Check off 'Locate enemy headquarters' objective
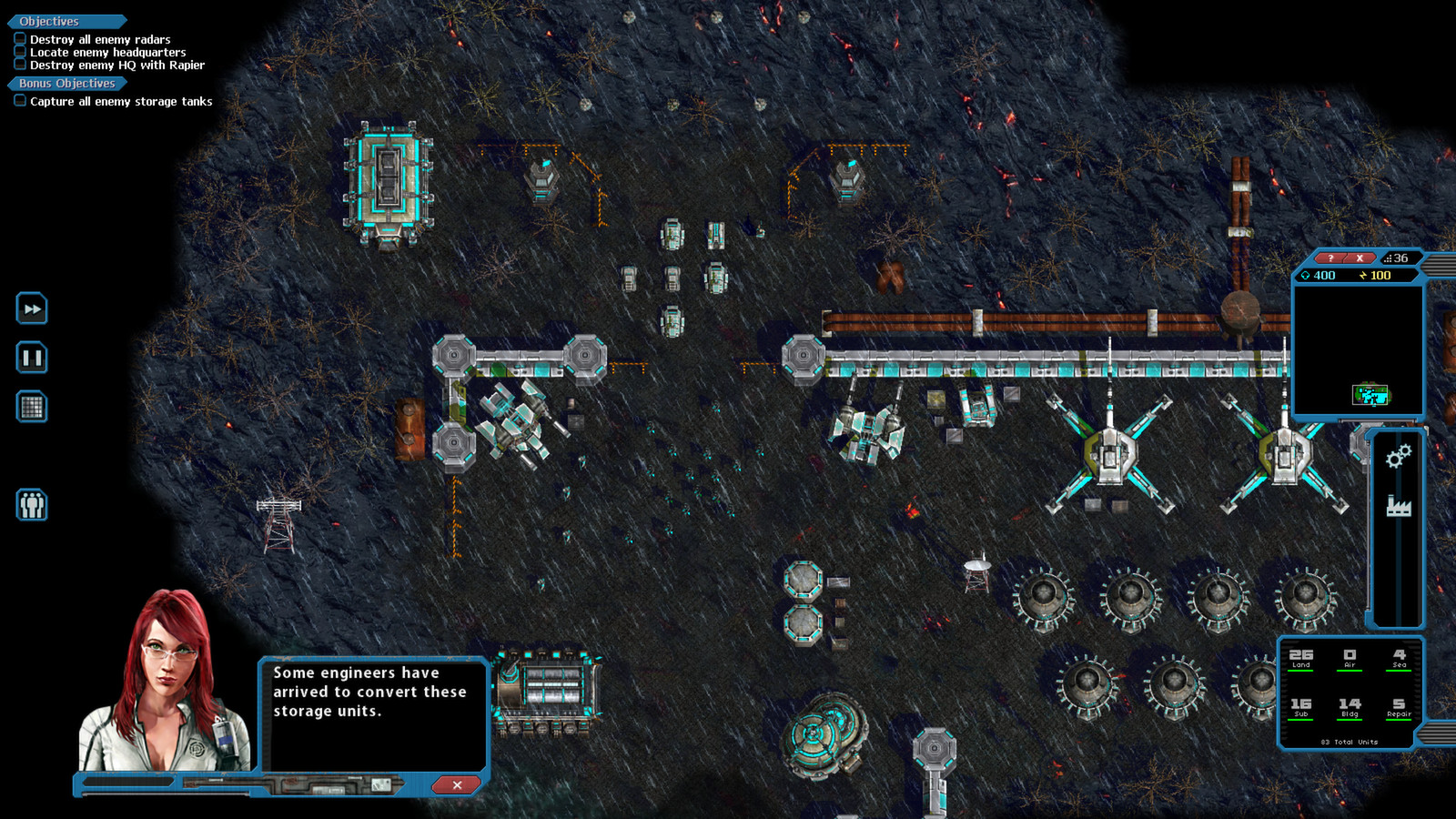 pyautogui.click(x=20, y=52)
